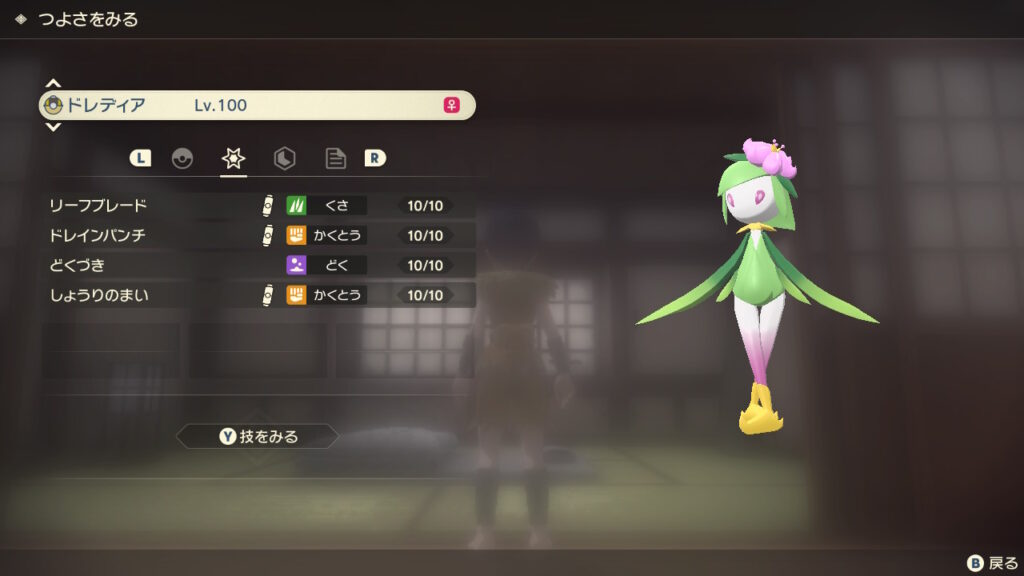1024x576 pixels.
Task: Show next Pokémon with the down arrow
Action: tap(53, 127)
